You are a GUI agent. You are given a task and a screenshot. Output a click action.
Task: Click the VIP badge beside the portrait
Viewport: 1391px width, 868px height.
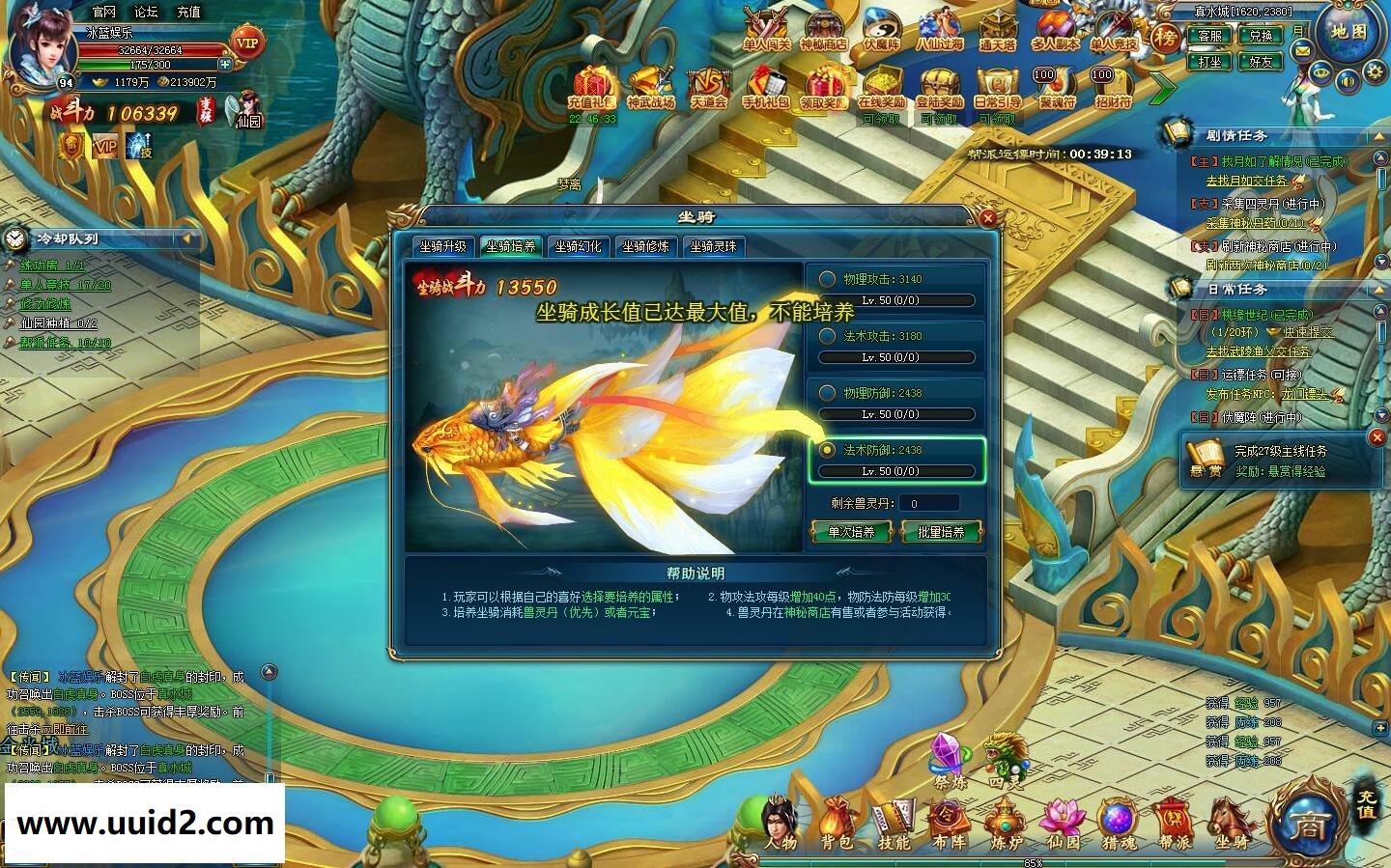(247, 42)
